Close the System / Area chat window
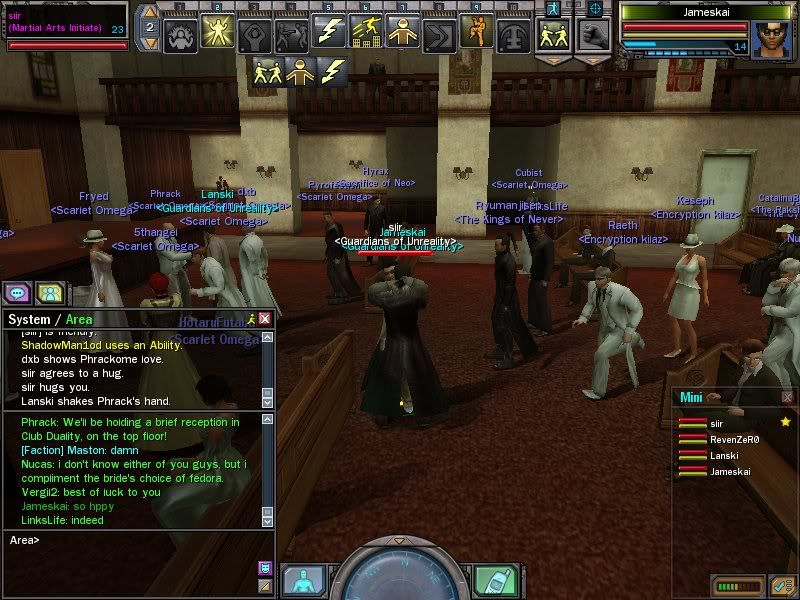800x600 pixels. (264, 318)
